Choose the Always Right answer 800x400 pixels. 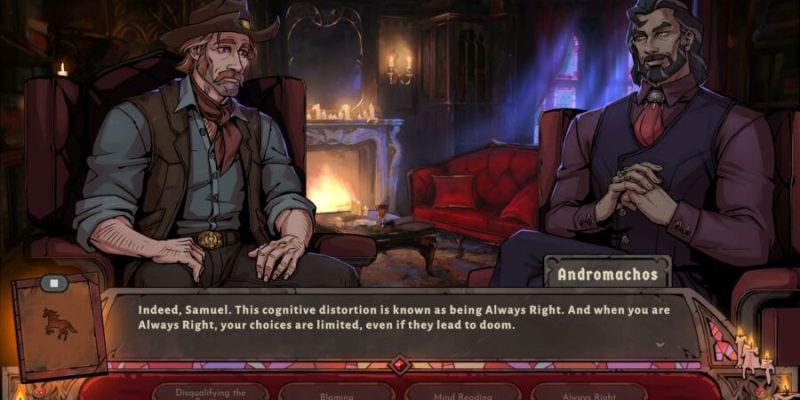click(x=588, y=391)
